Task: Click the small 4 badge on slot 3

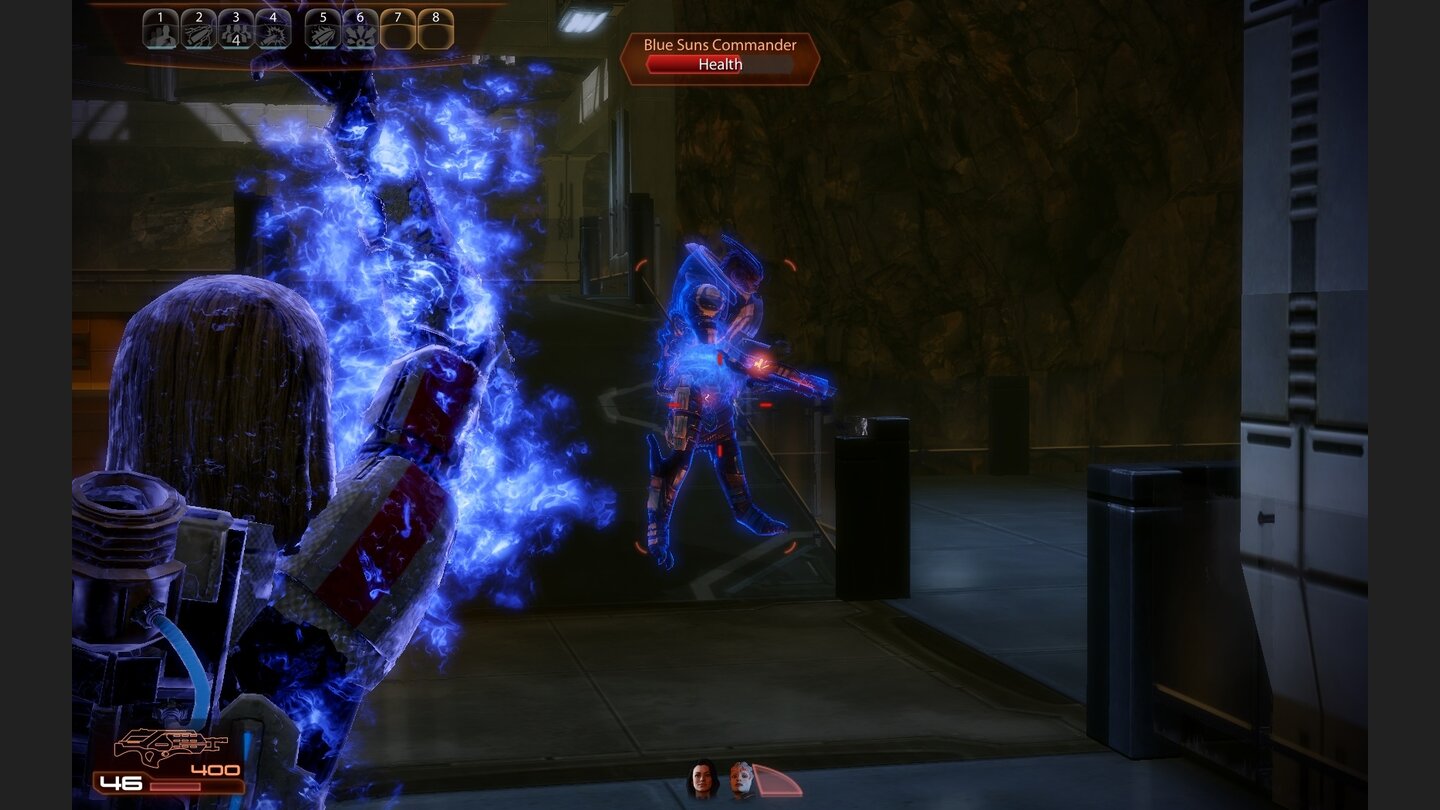Action: coord(236,40)
